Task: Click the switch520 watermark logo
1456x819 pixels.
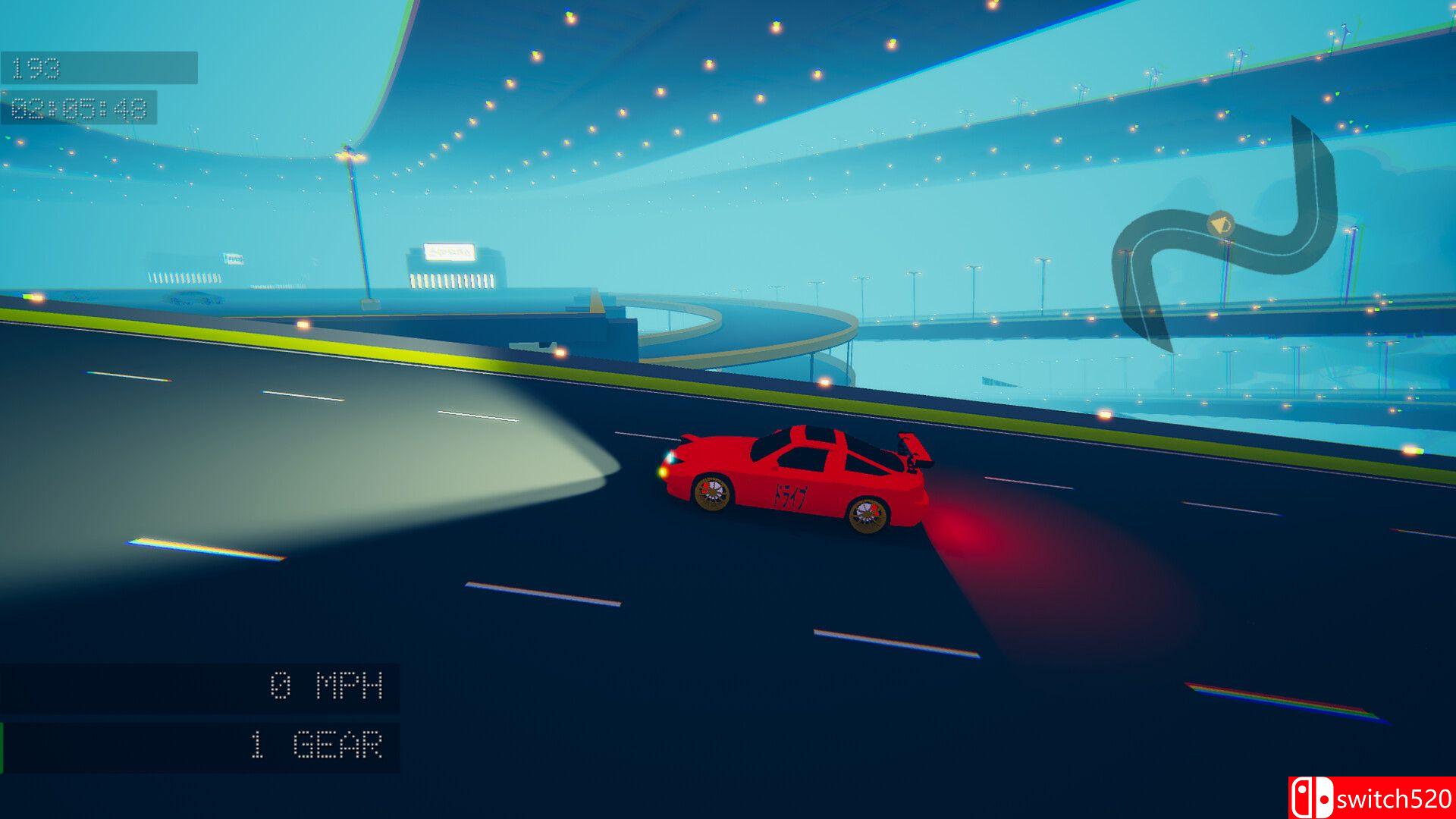Action: [x=1371, y=798]
